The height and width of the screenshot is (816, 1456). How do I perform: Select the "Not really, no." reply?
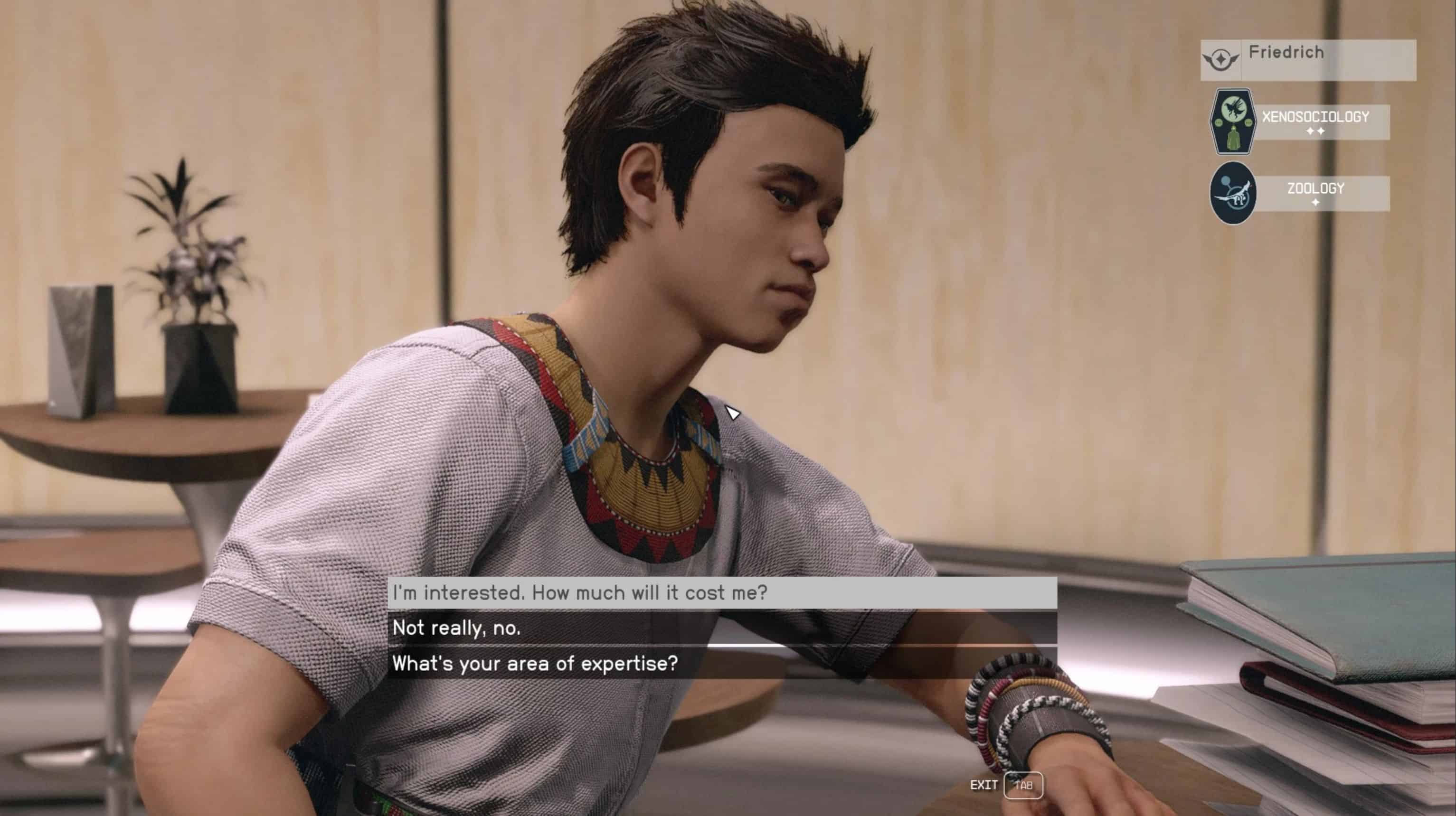point(721,628)
